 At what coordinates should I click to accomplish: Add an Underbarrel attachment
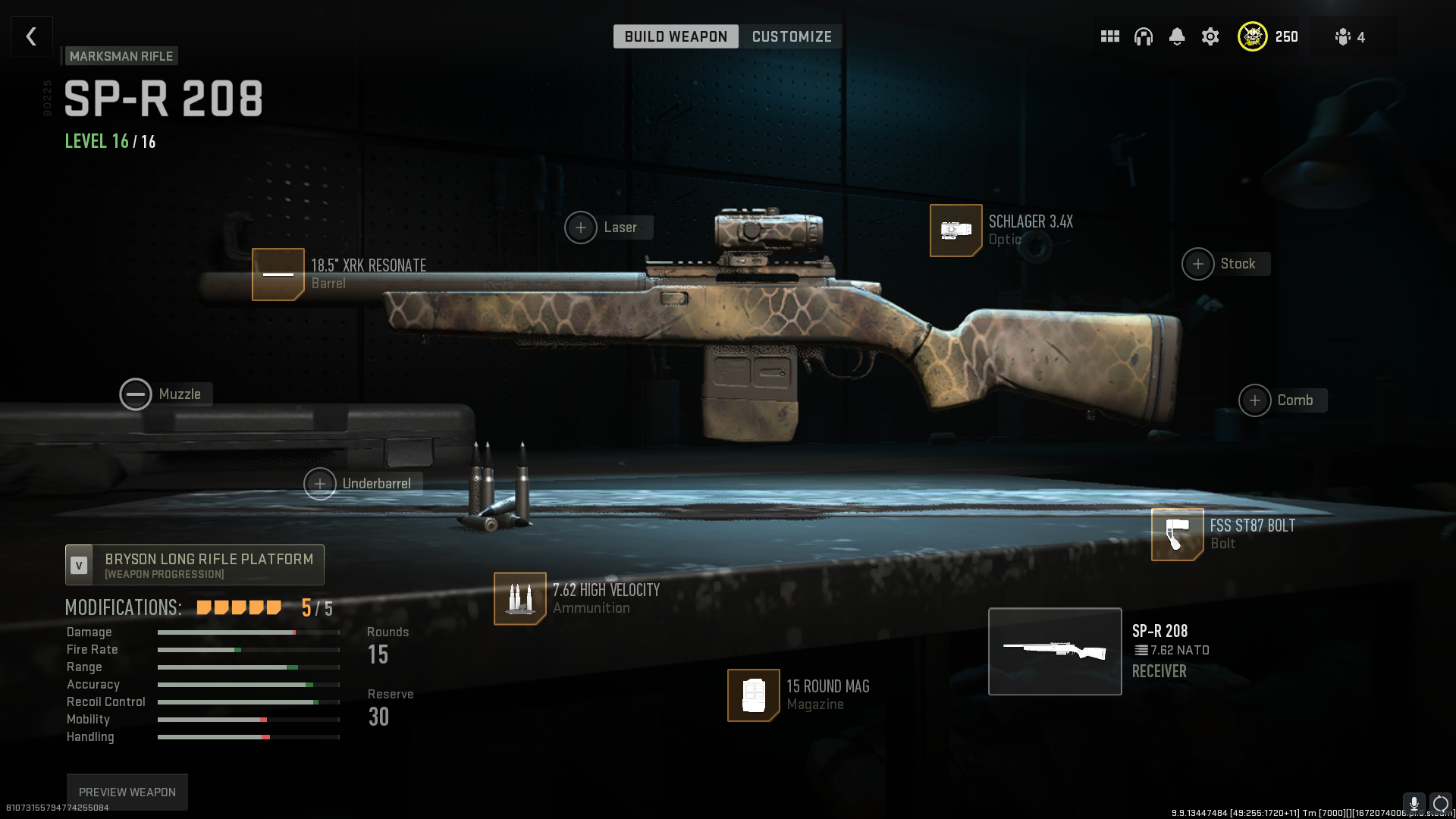pyautogui.click(x=320, y=484)
